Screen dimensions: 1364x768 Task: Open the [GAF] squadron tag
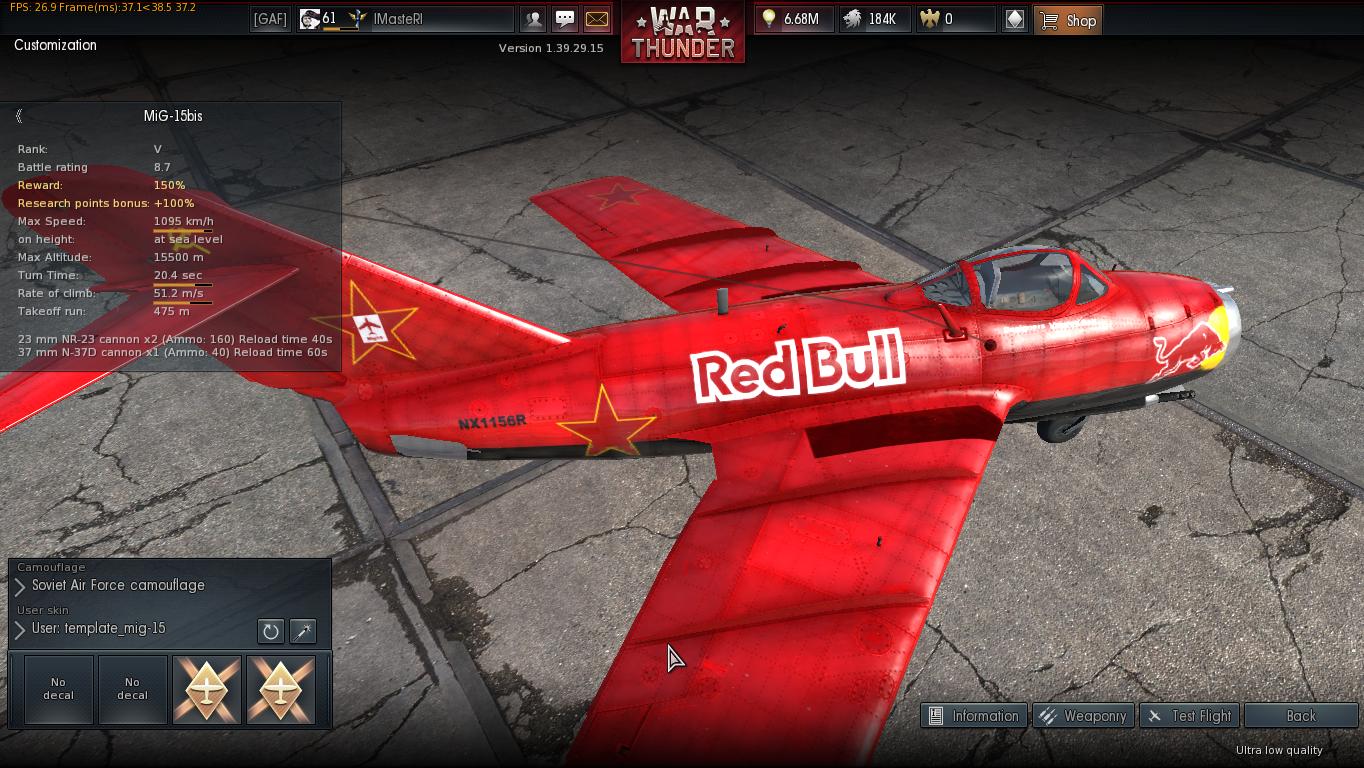270,19
